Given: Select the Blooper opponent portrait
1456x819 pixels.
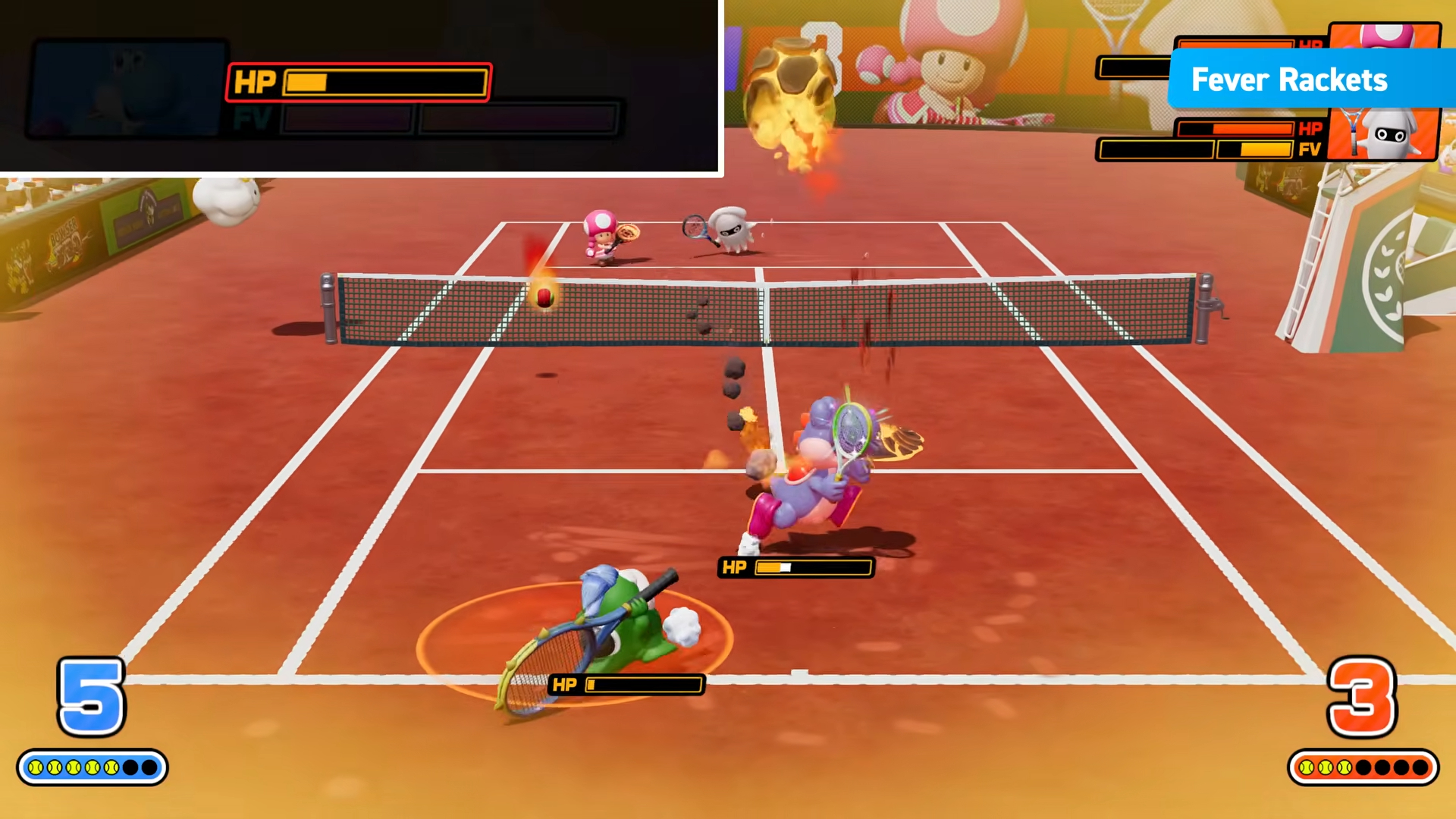Looking at the screenshot, I should pyautogui.click(x=1385, y=134).
